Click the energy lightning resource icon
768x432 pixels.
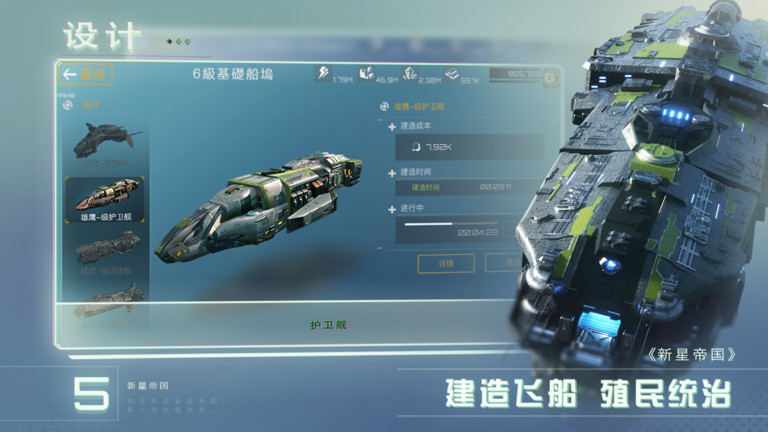(x=323, y=73)
